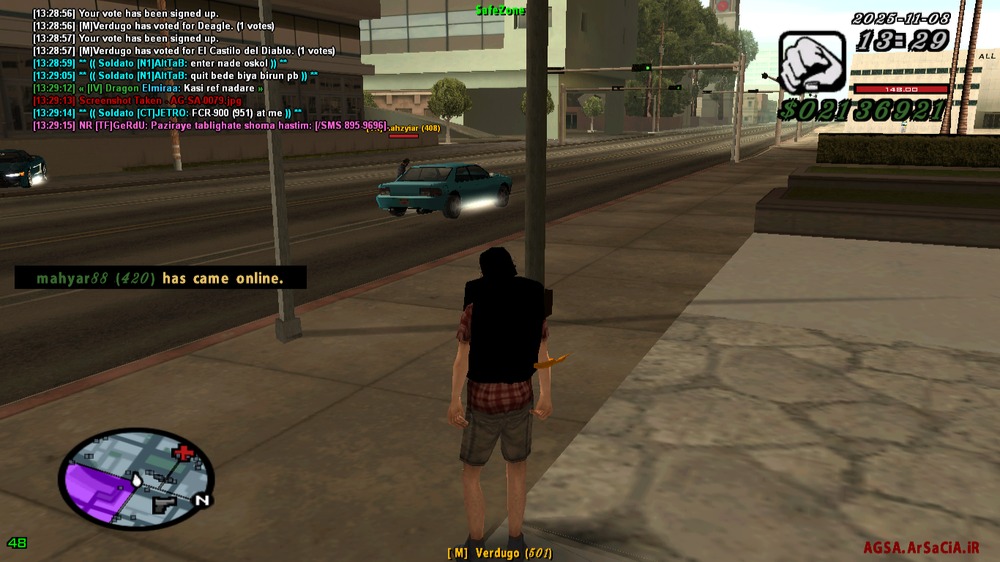This screenshot has width=1000, height=562.
Task: Select the north indicator on the minimap
Action: tap(202, 499)
